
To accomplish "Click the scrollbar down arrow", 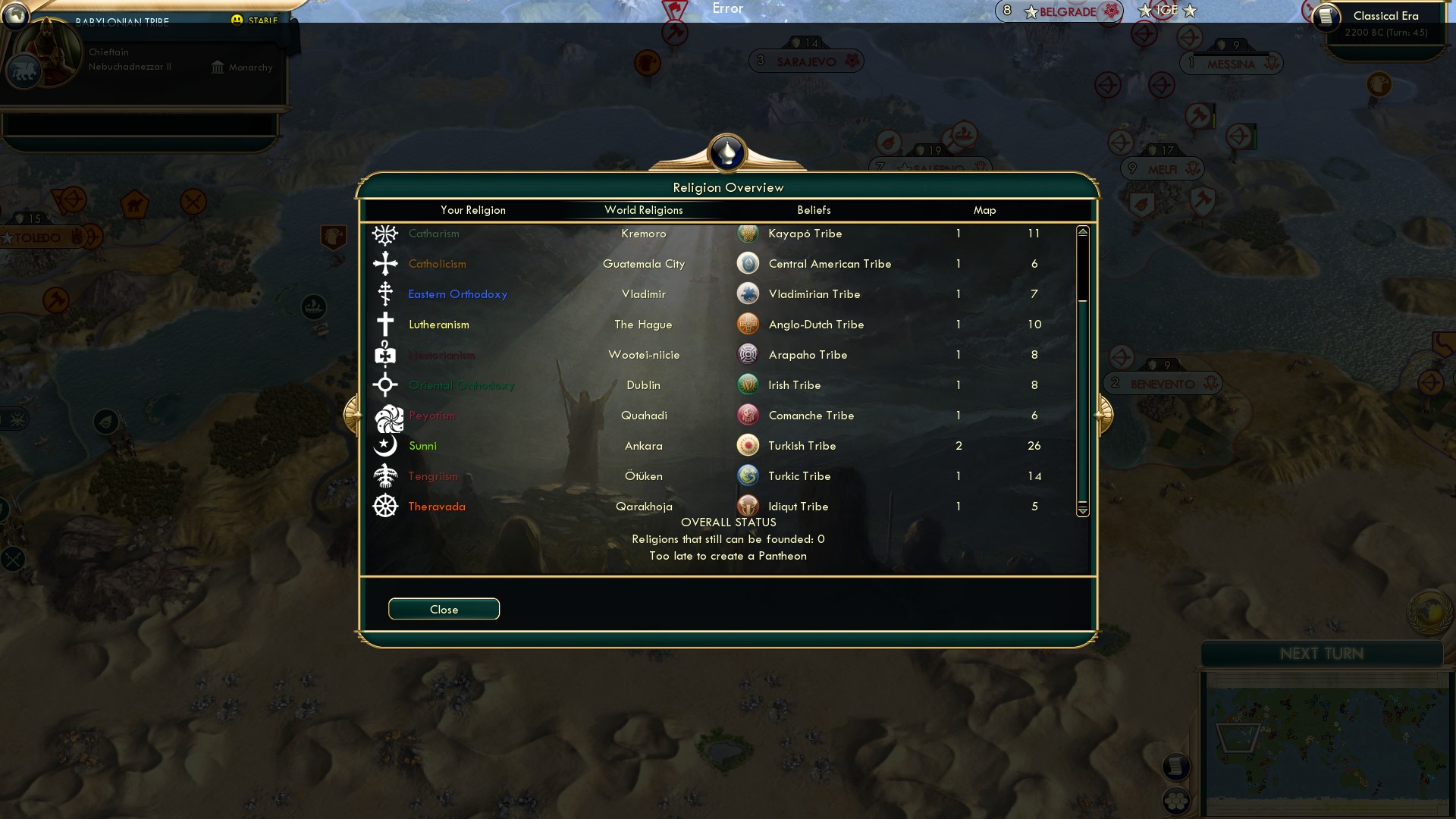I will coord(1081,510).
